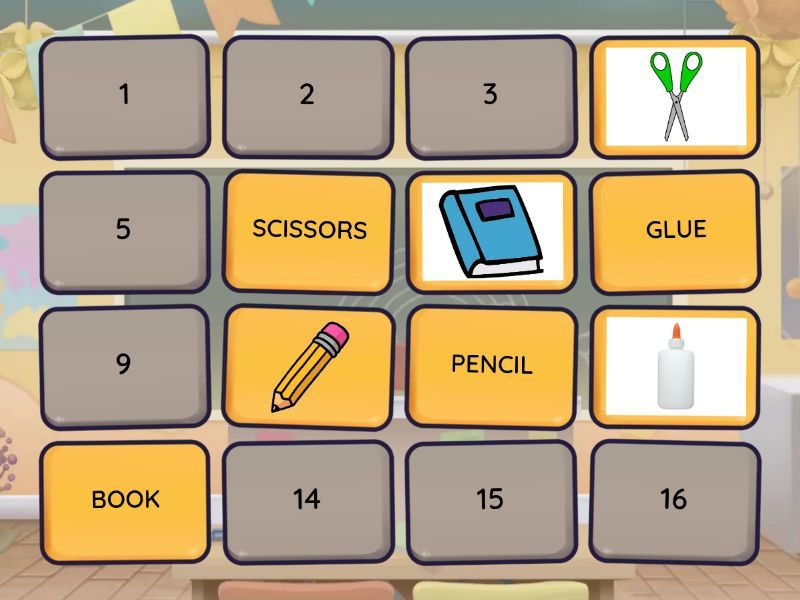Pick the blue book picture card
Image resolution: width=800 pixels, height=600 pixels.
[491, 230]
